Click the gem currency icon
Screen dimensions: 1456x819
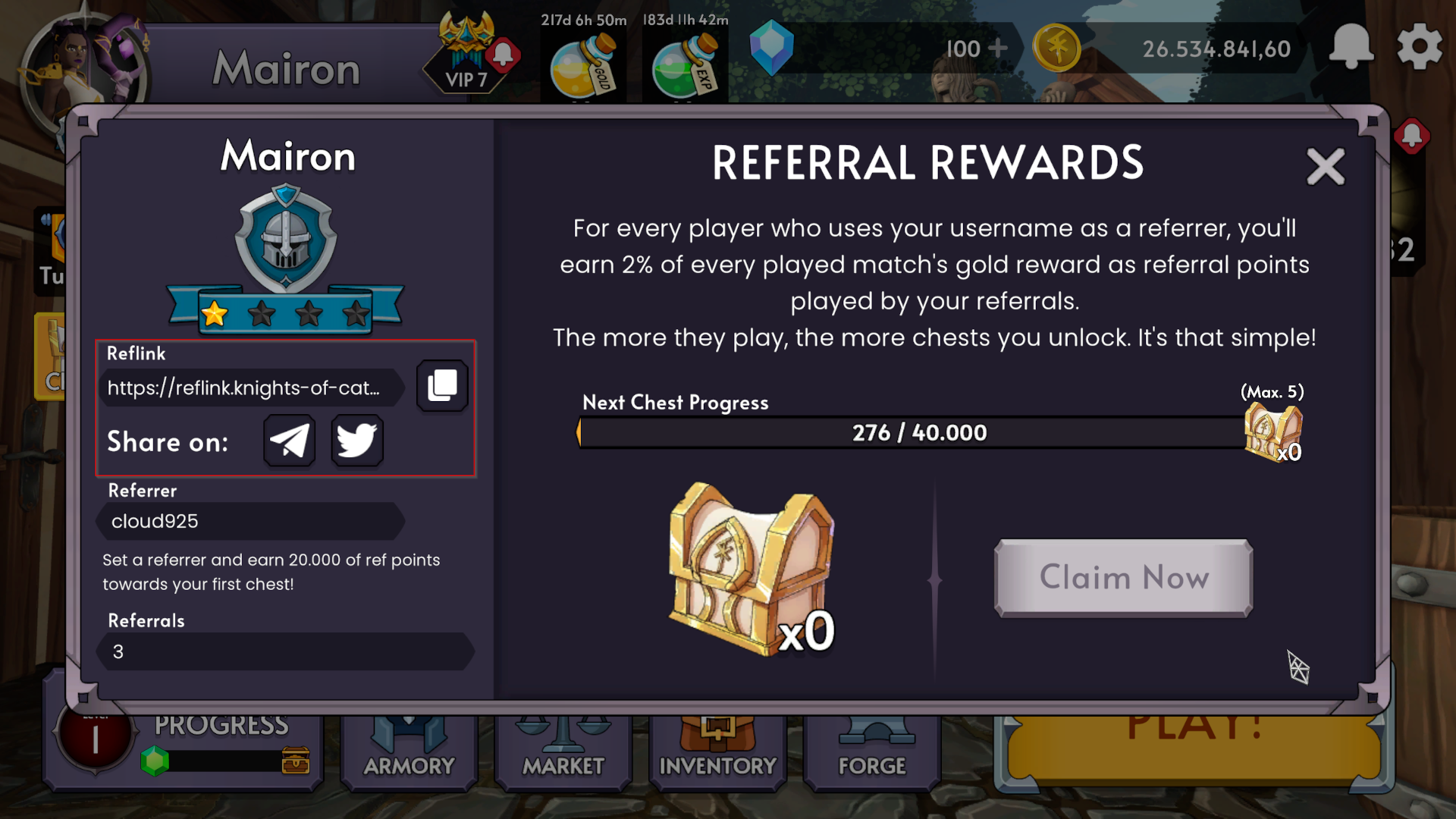coord(772,48)
